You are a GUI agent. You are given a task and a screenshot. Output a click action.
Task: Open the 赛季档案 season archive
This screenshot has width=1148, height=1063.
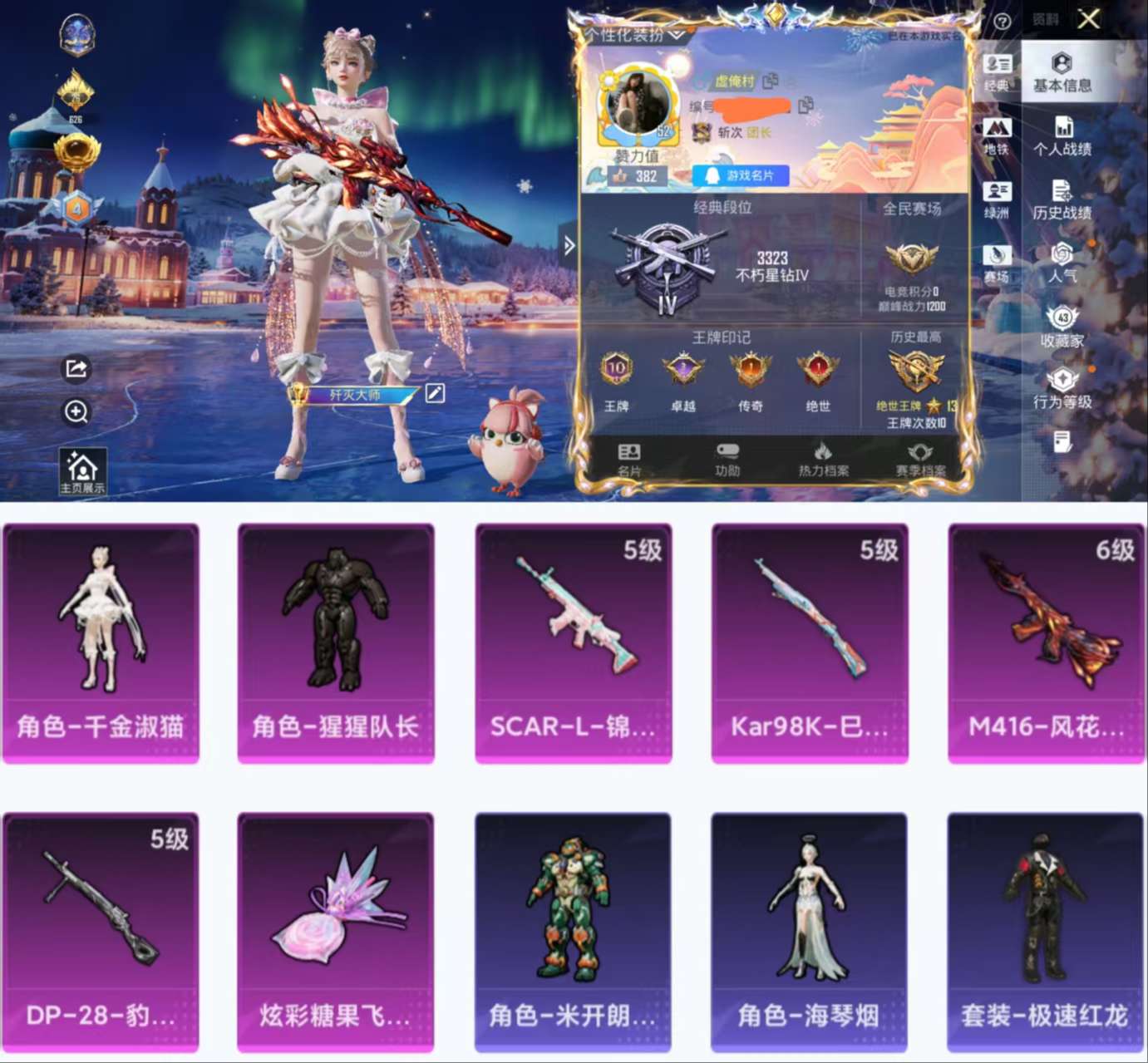point(923,459)
